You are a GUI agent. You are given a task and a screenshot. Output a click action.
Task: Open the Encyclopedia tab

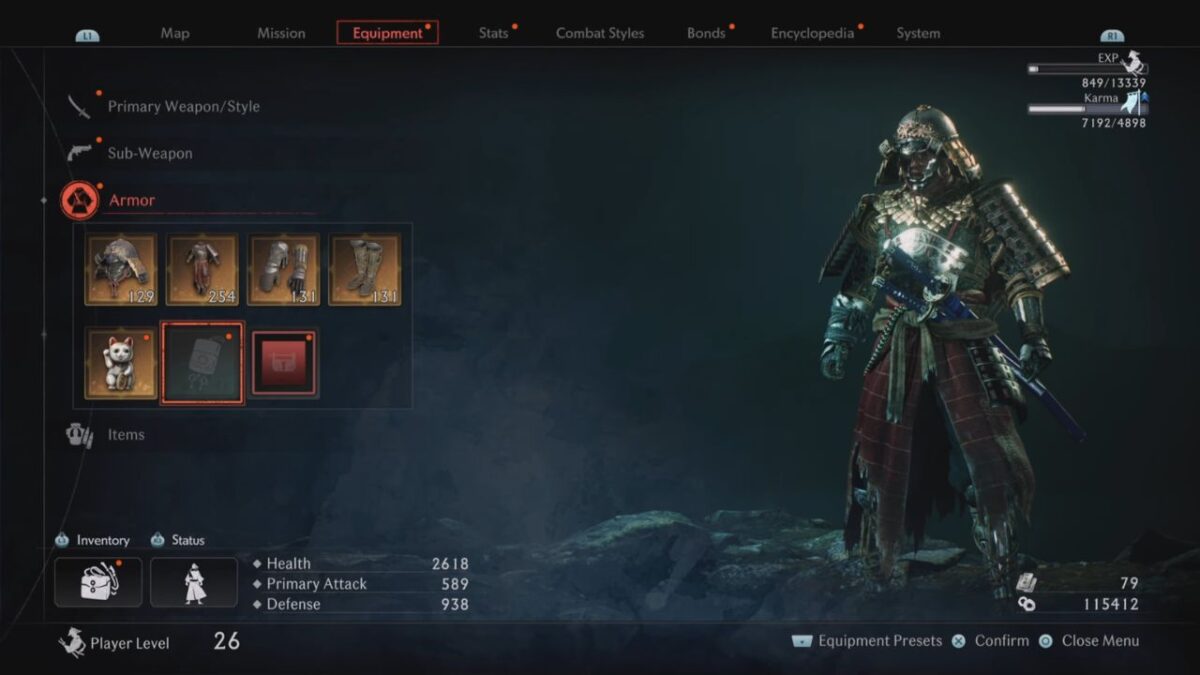[x=812, y=33]
